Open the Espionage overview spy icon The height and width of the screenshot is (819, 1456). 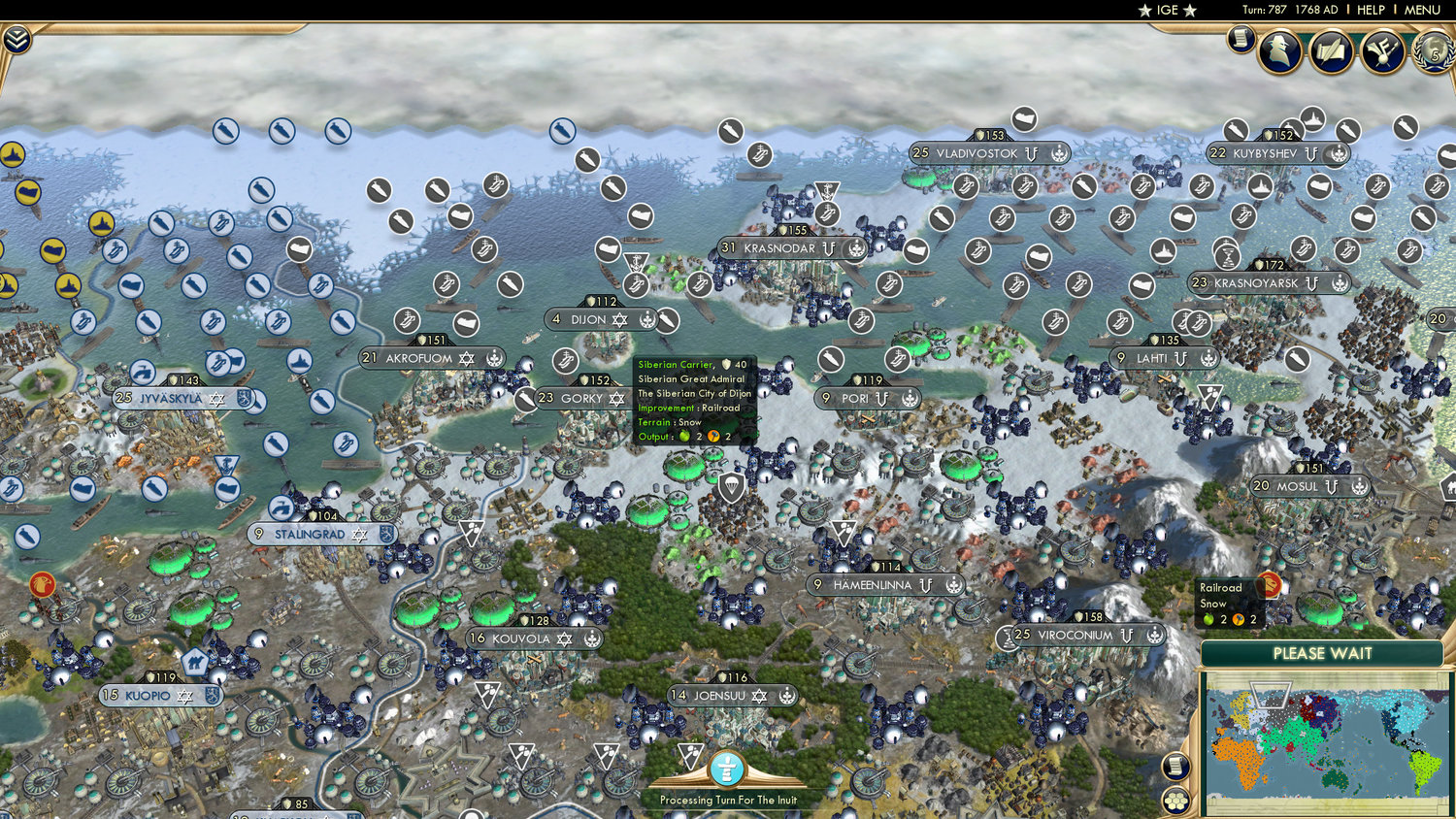point(1281,50)
